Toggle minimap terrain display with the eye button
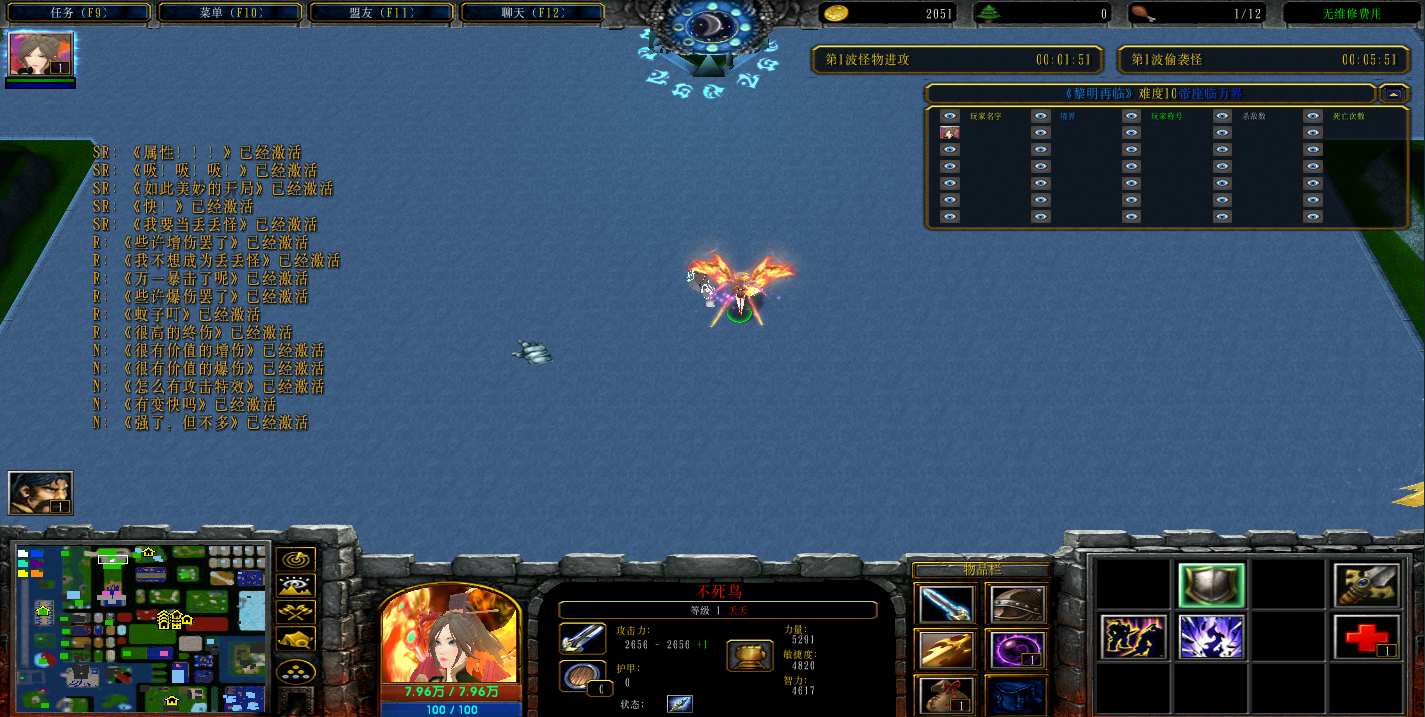This screenshot has height=717, width=1425. [296, 586]
